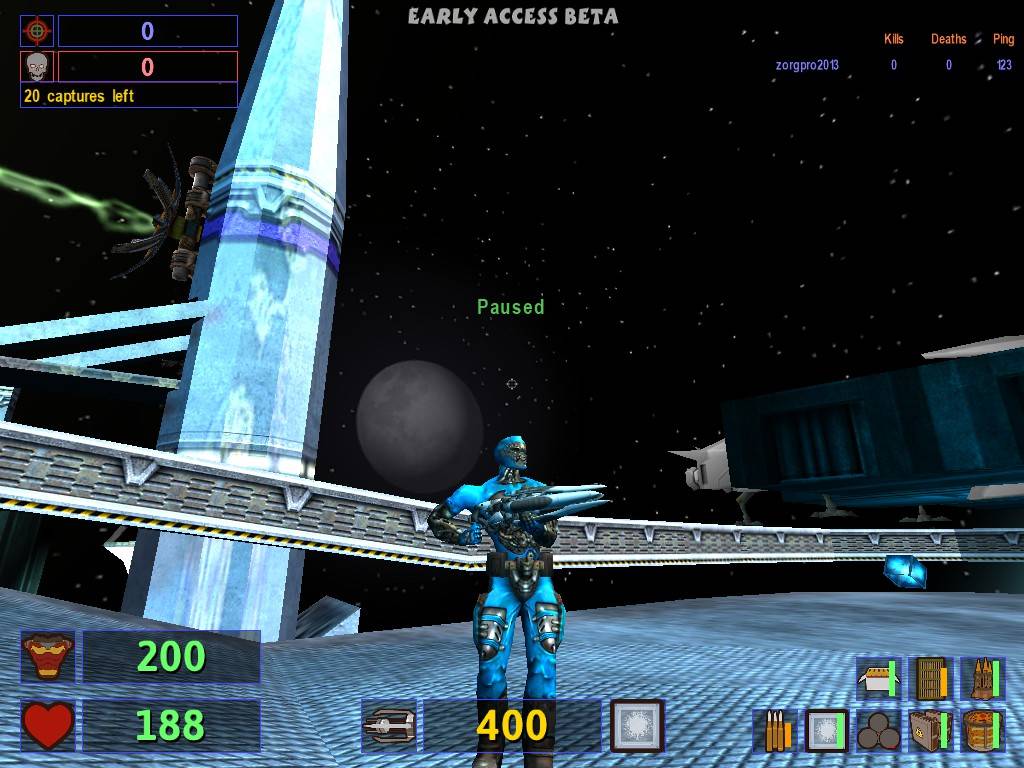Click the red crosshair frags icon
The height and width of the screenshot is (768, 1024).
click(37, 31)
